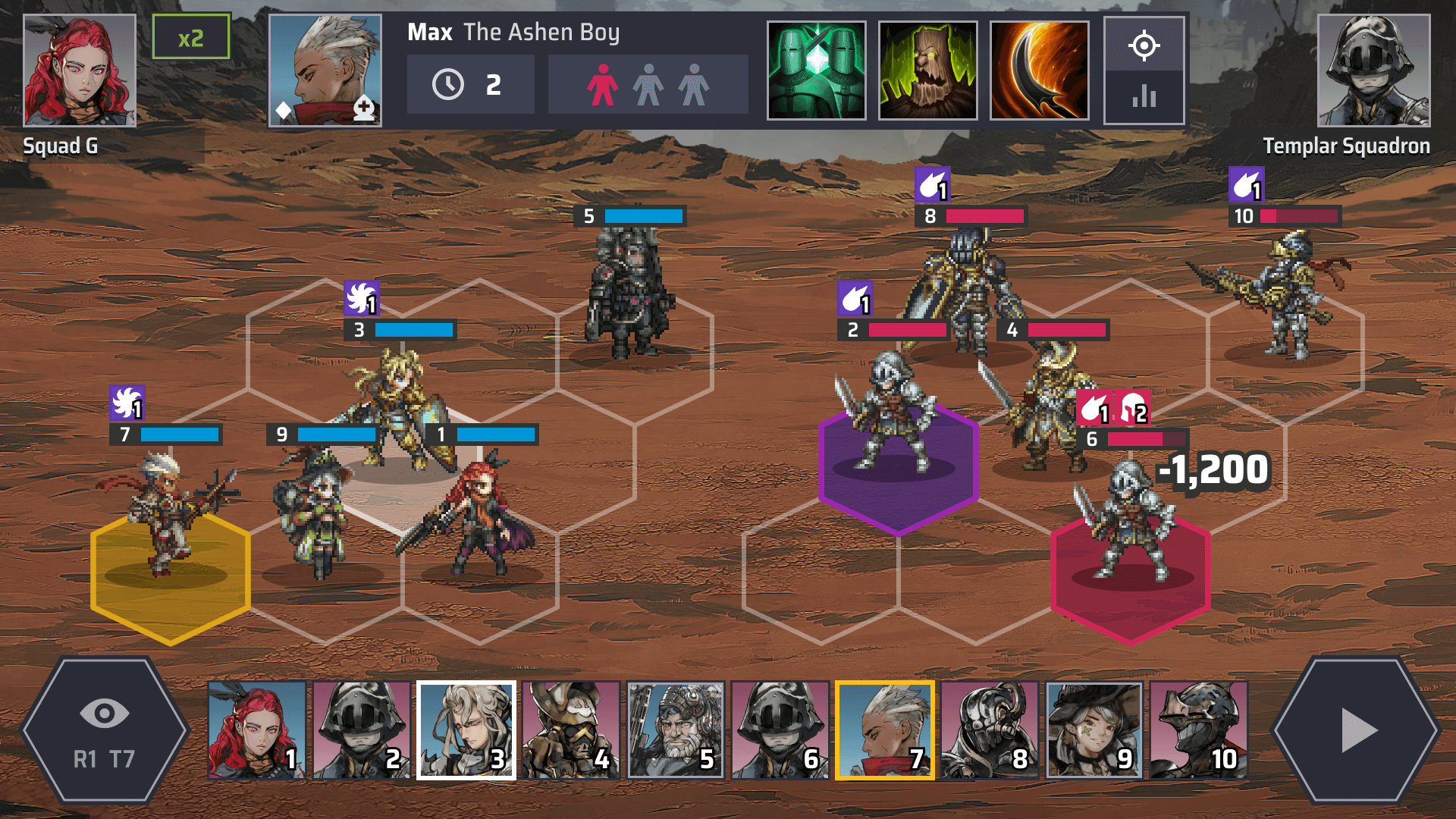This screenshot has height=819, width=1456.
Task: Activate the wooden treant skill icon
Action: 927,71
